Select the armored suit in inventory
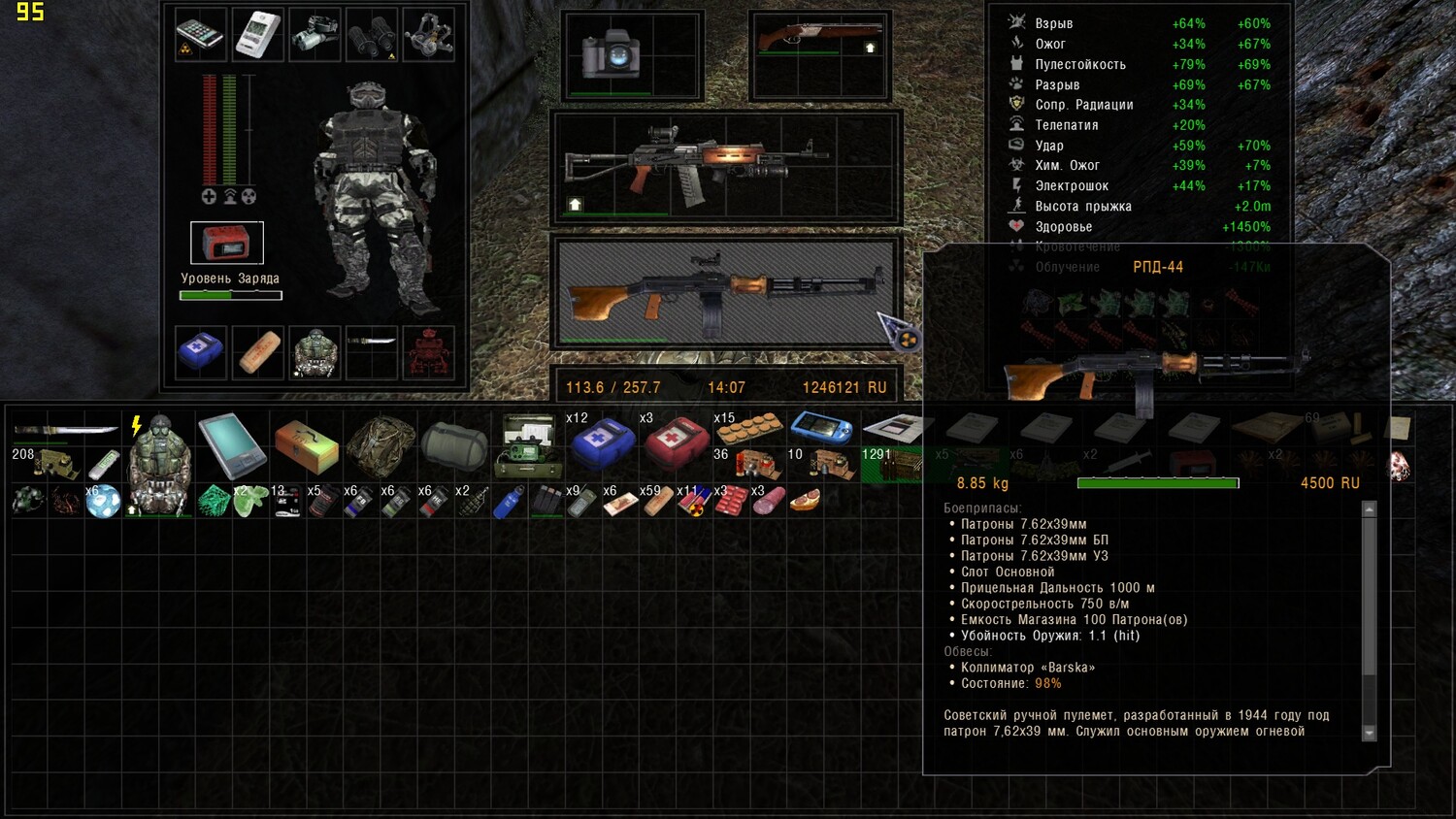1456x819 pixels. tap(158, 464)
